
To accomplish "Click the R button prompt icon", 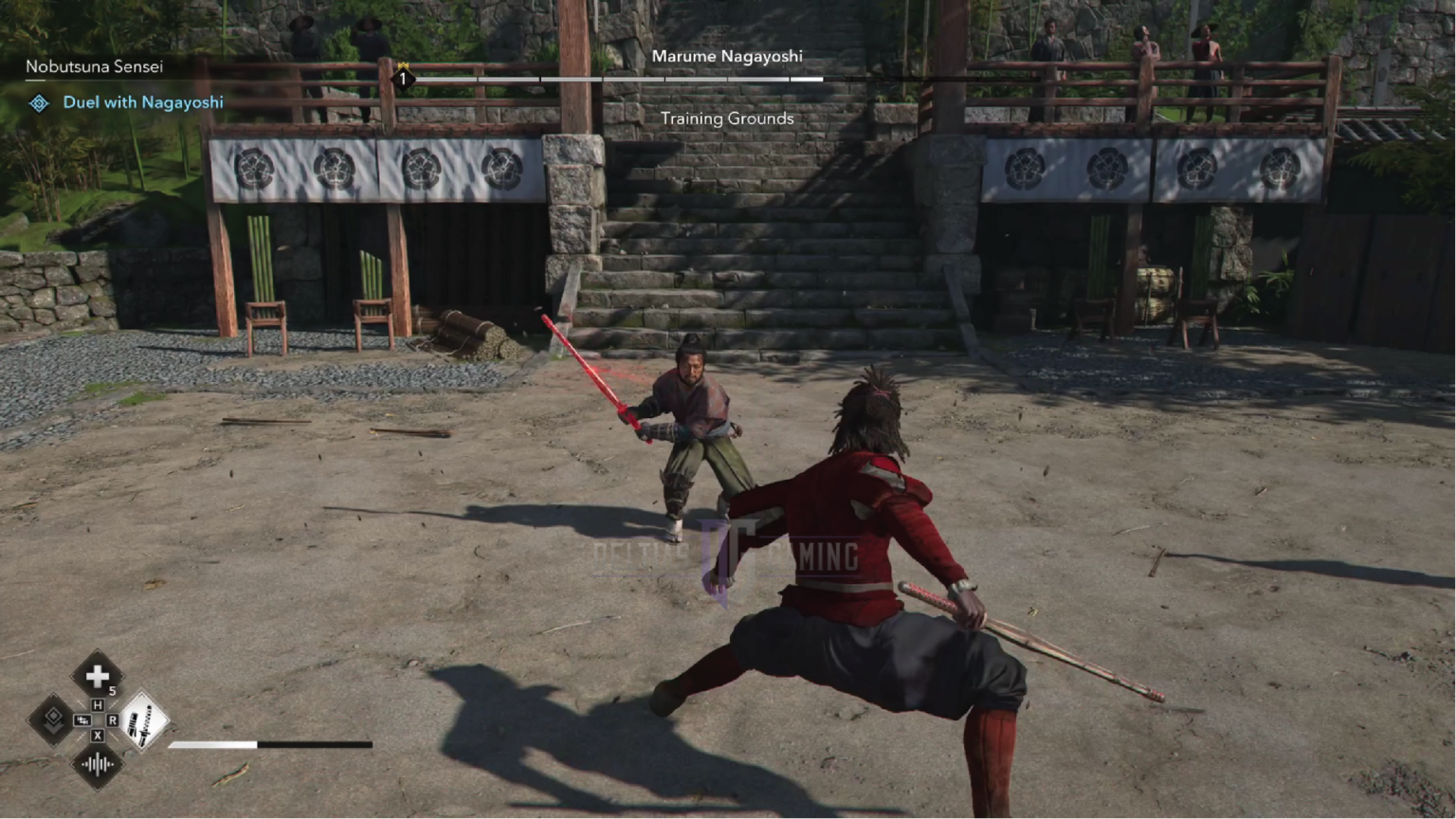I will tap(113, 720).
